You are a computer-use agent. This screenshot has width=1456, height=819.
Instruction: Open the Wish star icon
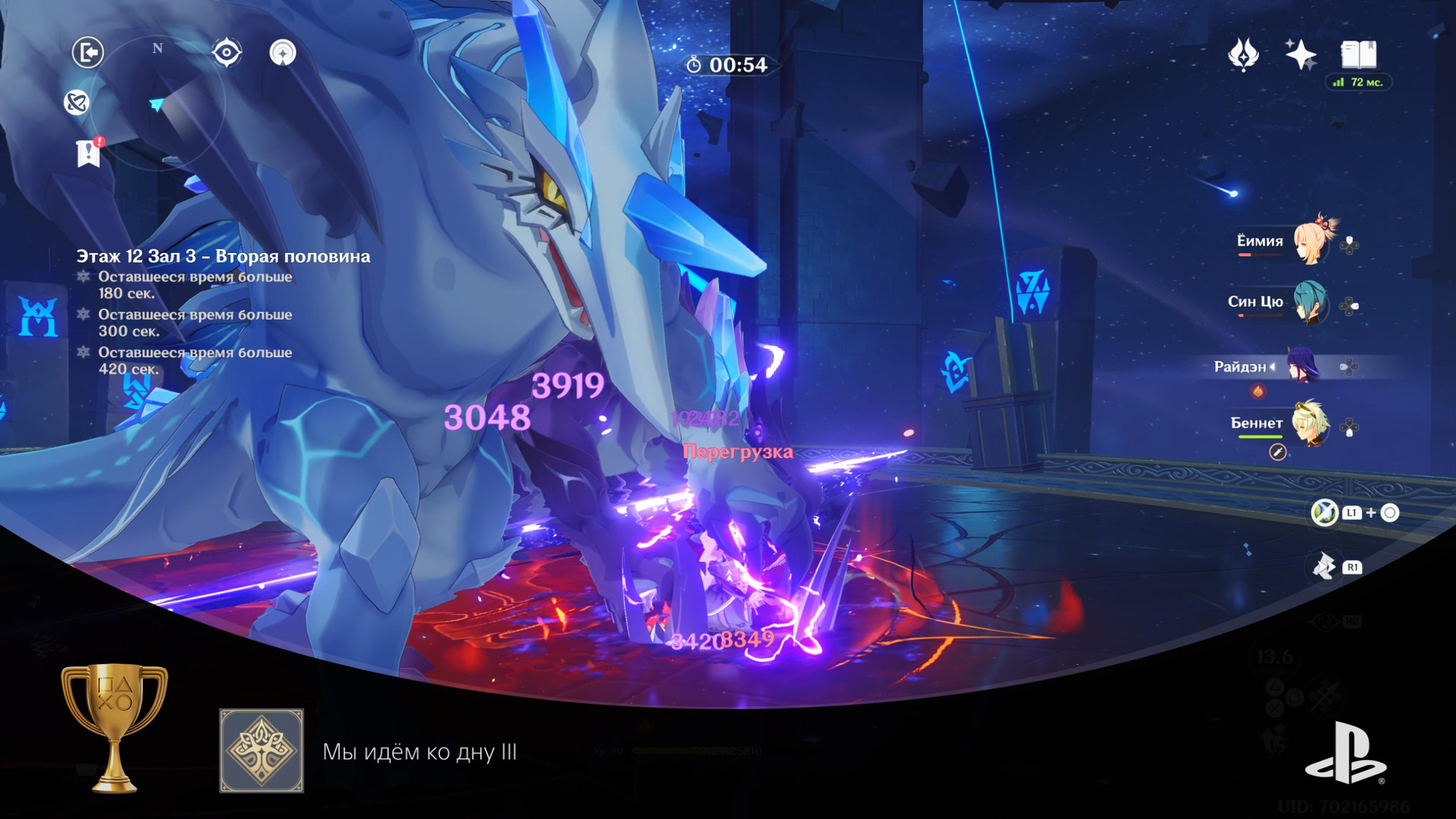(1300, 54)
